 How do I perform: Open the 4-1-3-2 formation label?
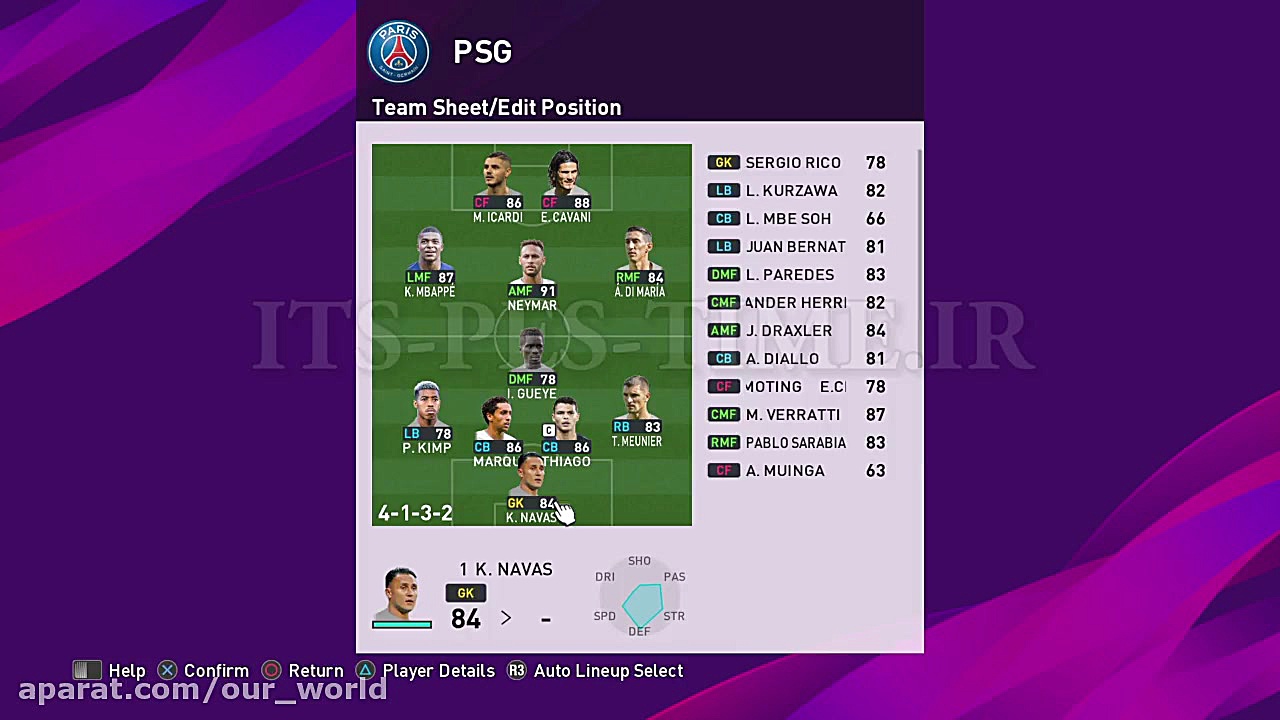click(415, 512)
